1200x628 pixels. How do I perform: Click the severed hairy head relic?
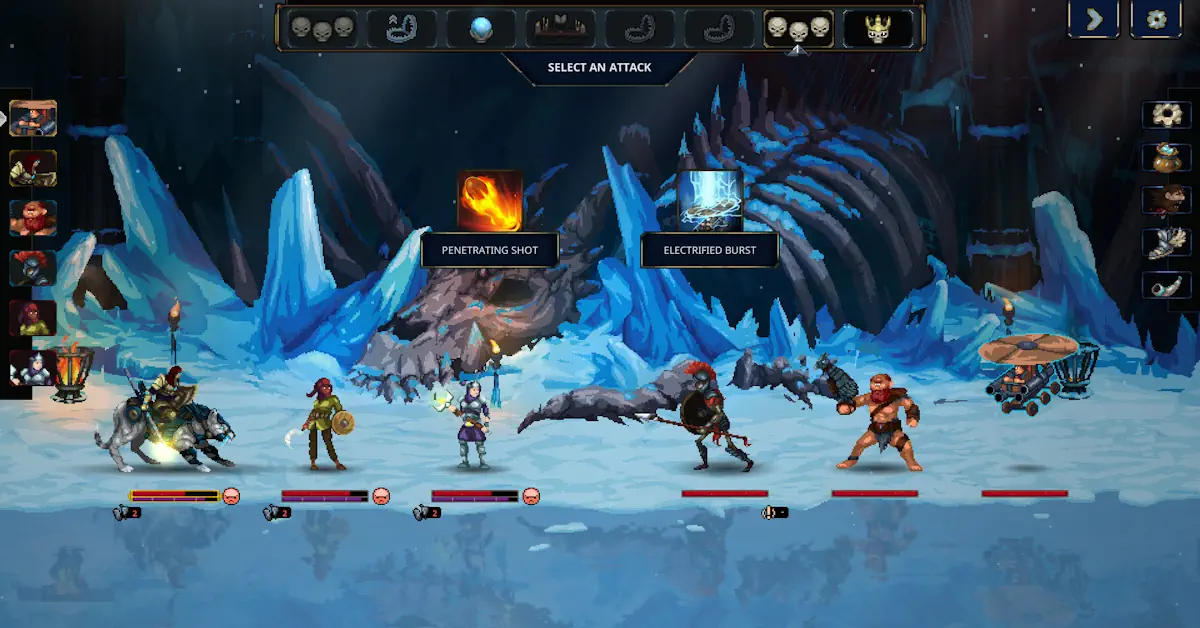1167,200
